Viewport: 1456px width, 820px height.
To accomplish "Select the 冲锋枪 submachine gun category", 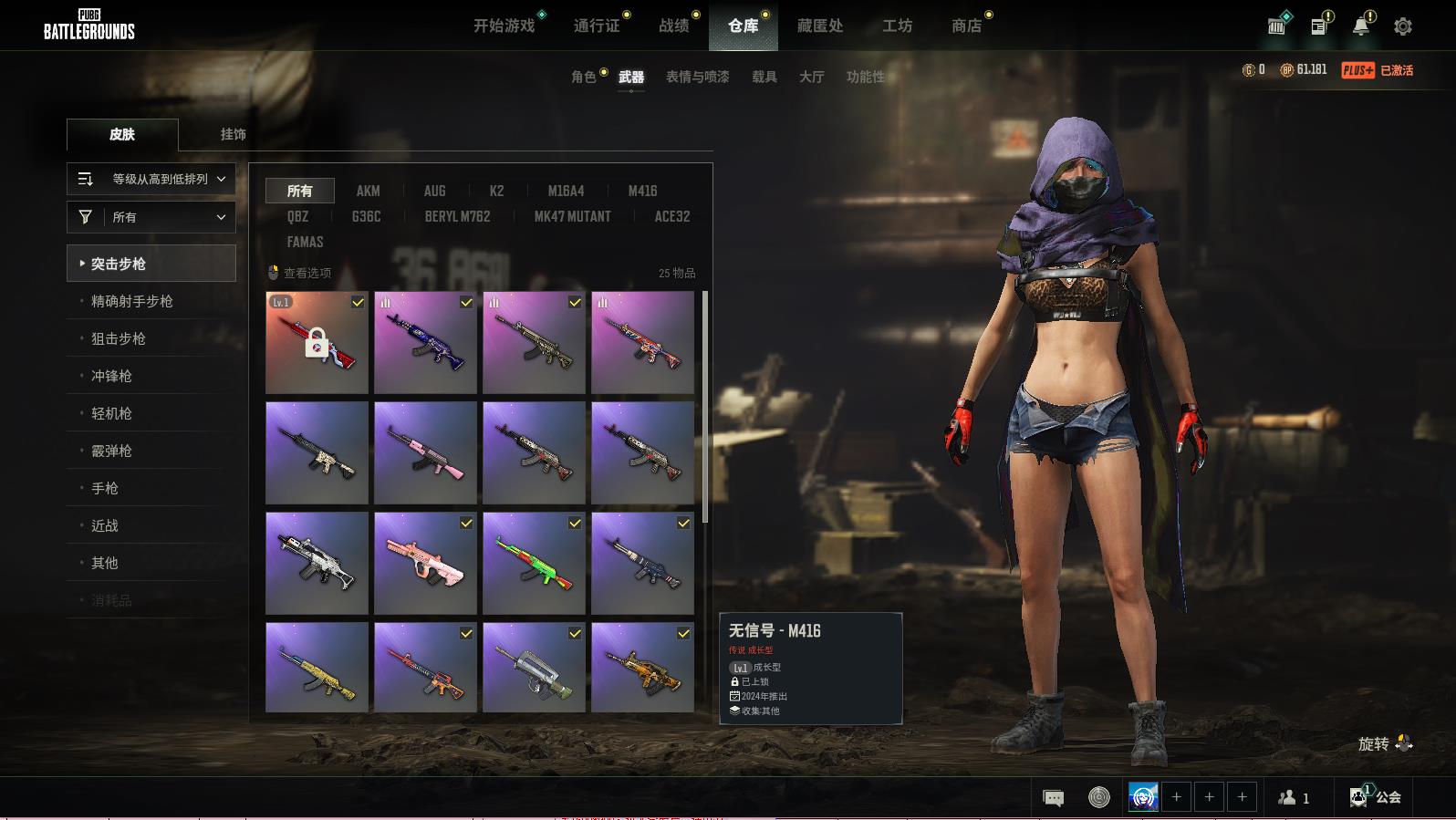I will point(111,376).
